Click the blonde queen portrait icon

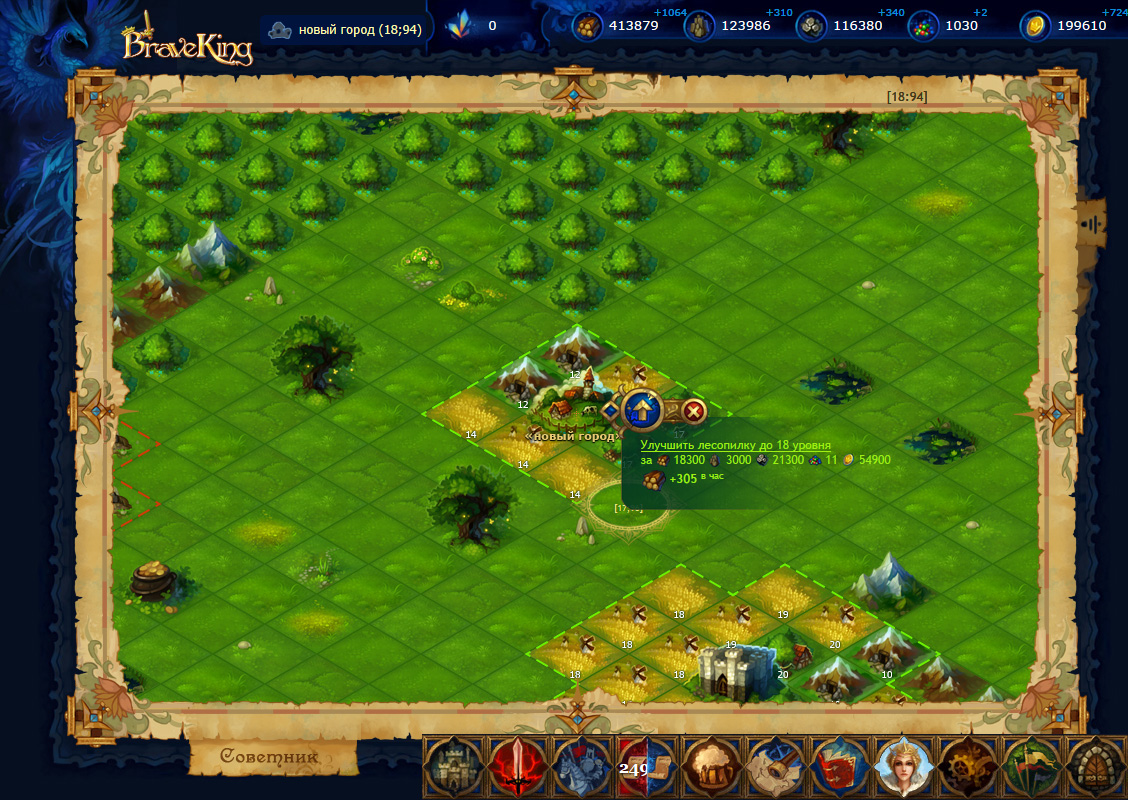(903, 768)
